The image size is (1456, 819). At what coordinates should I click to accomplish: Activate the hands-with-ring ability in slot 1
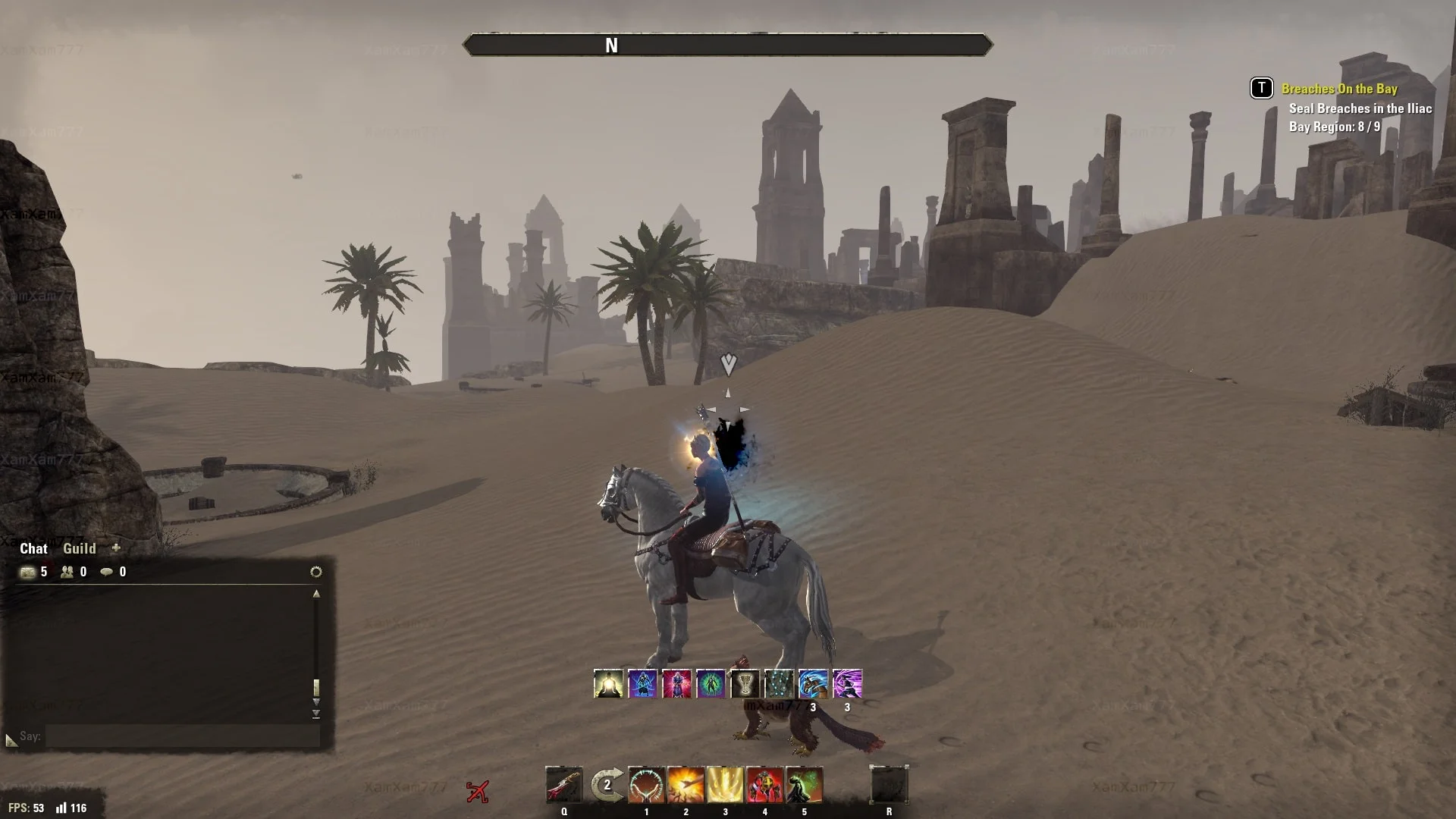click(646, 785)
